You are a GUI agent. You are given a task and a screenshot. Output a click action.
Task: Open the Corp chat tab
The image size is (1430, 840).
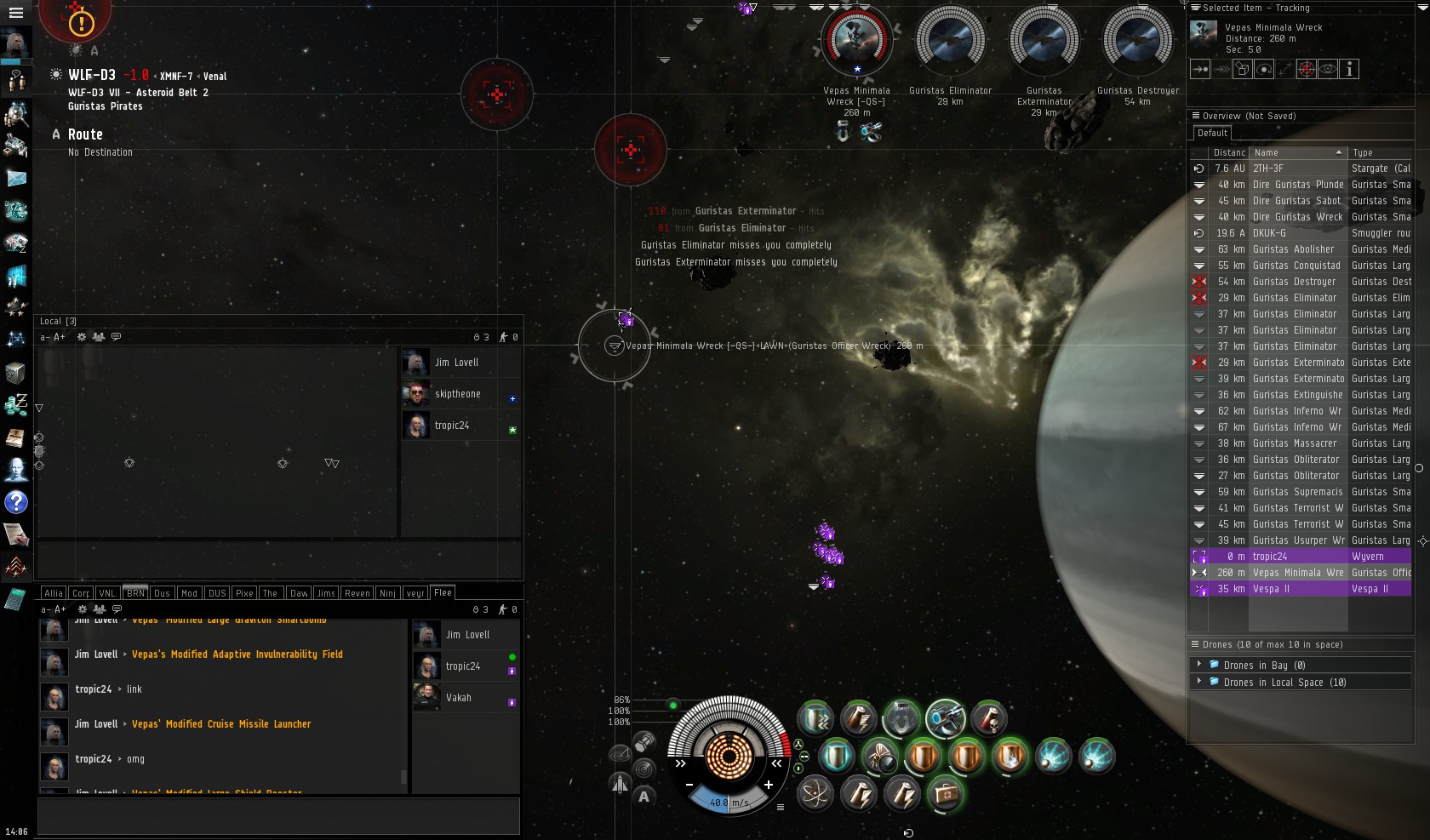coord(81,593)
